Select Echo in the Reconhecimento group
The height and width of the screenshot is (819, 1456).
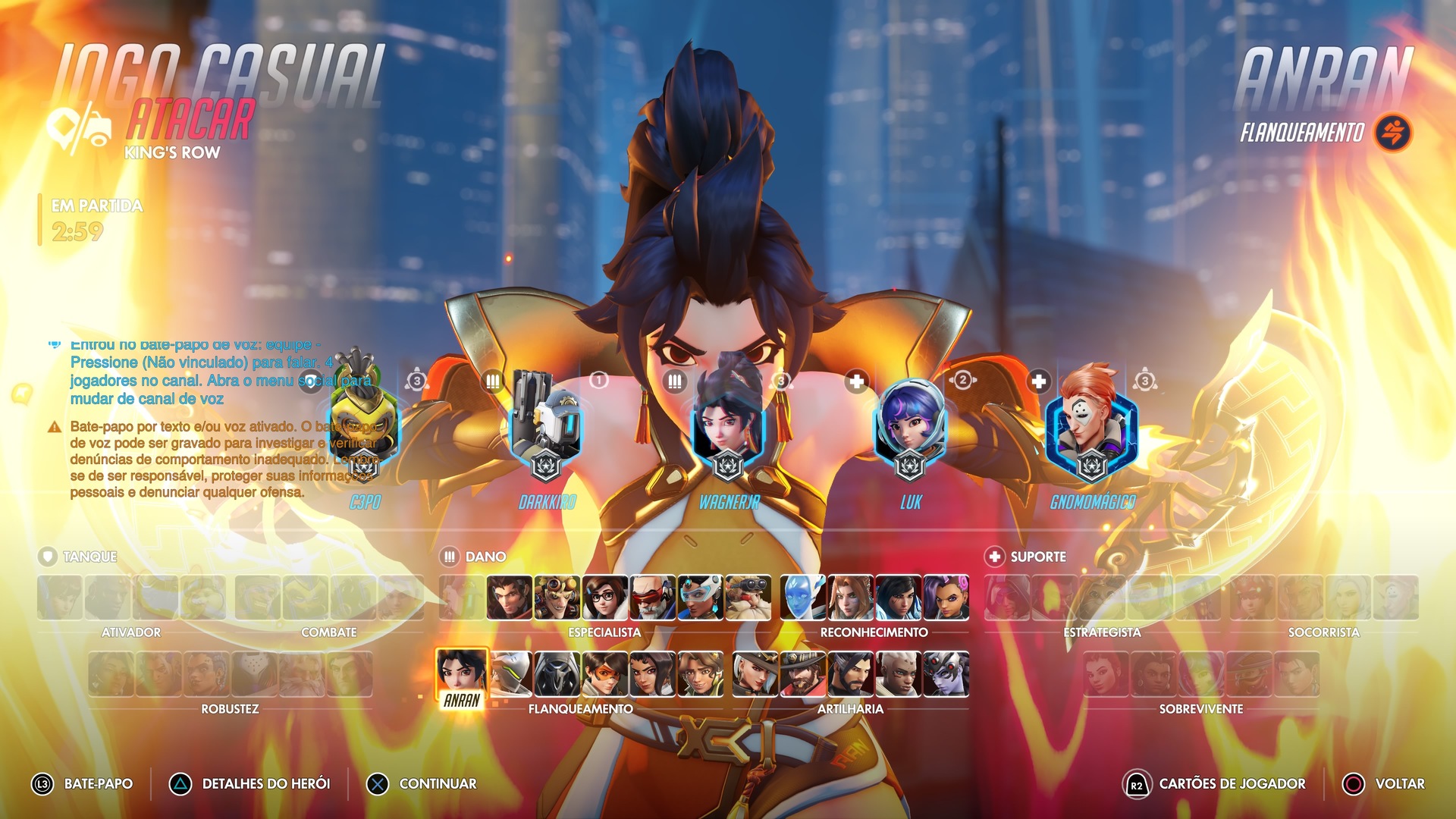tap(803, 597)
